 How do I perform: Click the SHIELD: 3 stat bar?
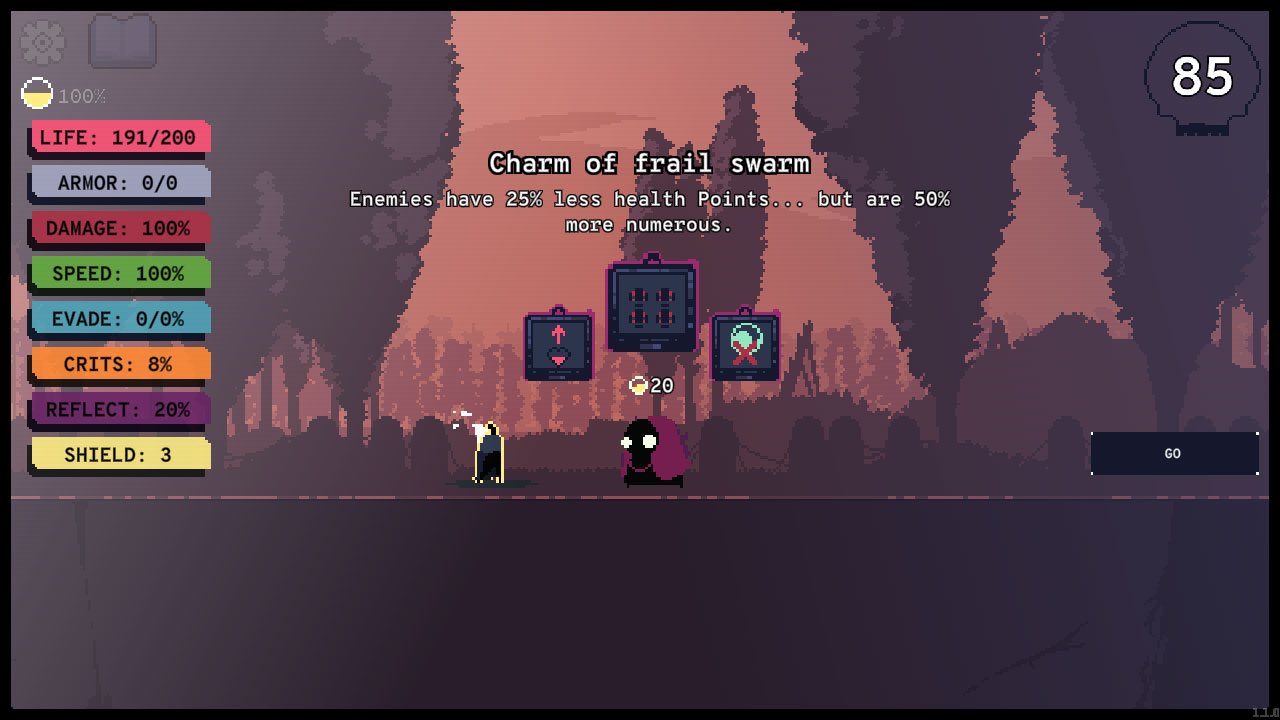(118, 454)
